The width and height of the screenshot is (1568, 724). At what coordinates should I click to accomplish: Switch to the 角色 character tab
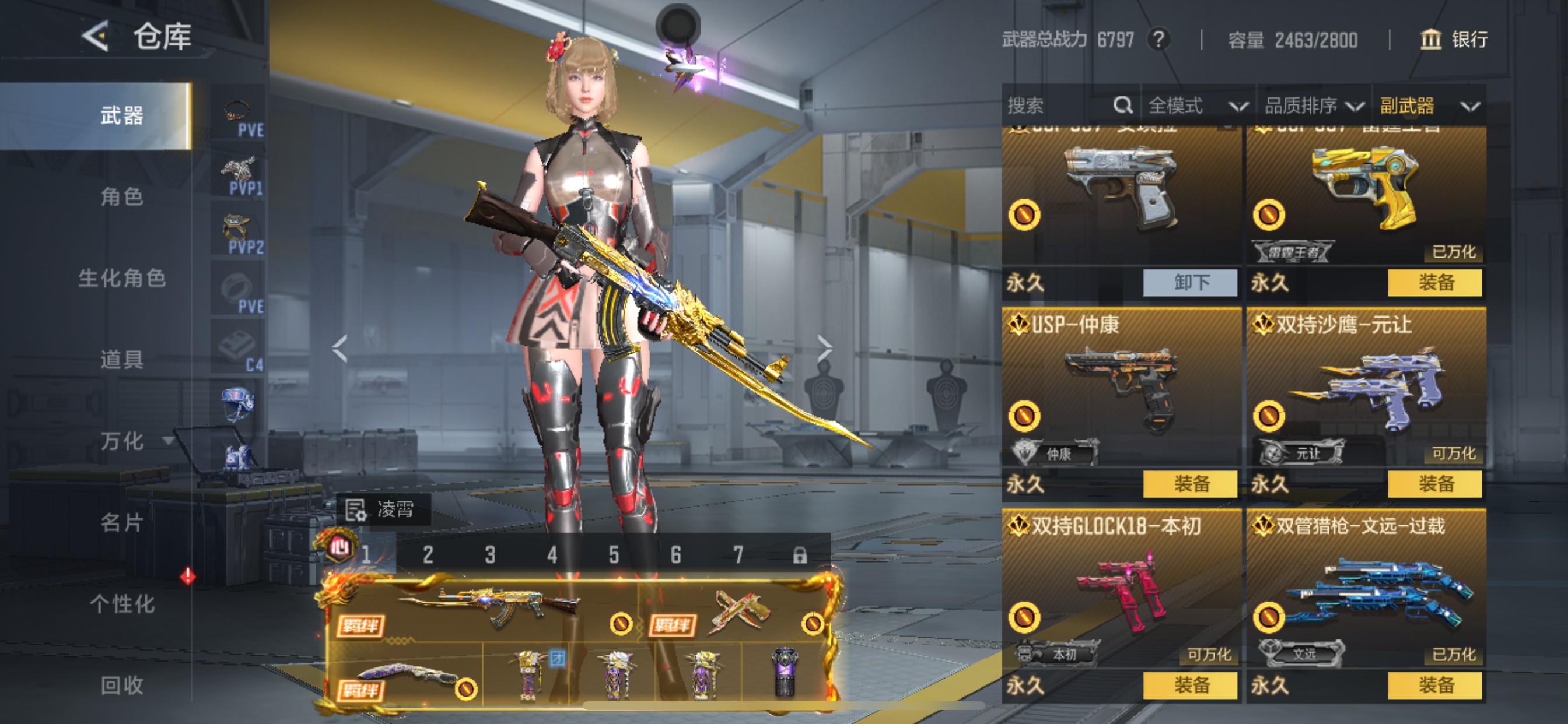pyautogui.click(x=122, y=197)
